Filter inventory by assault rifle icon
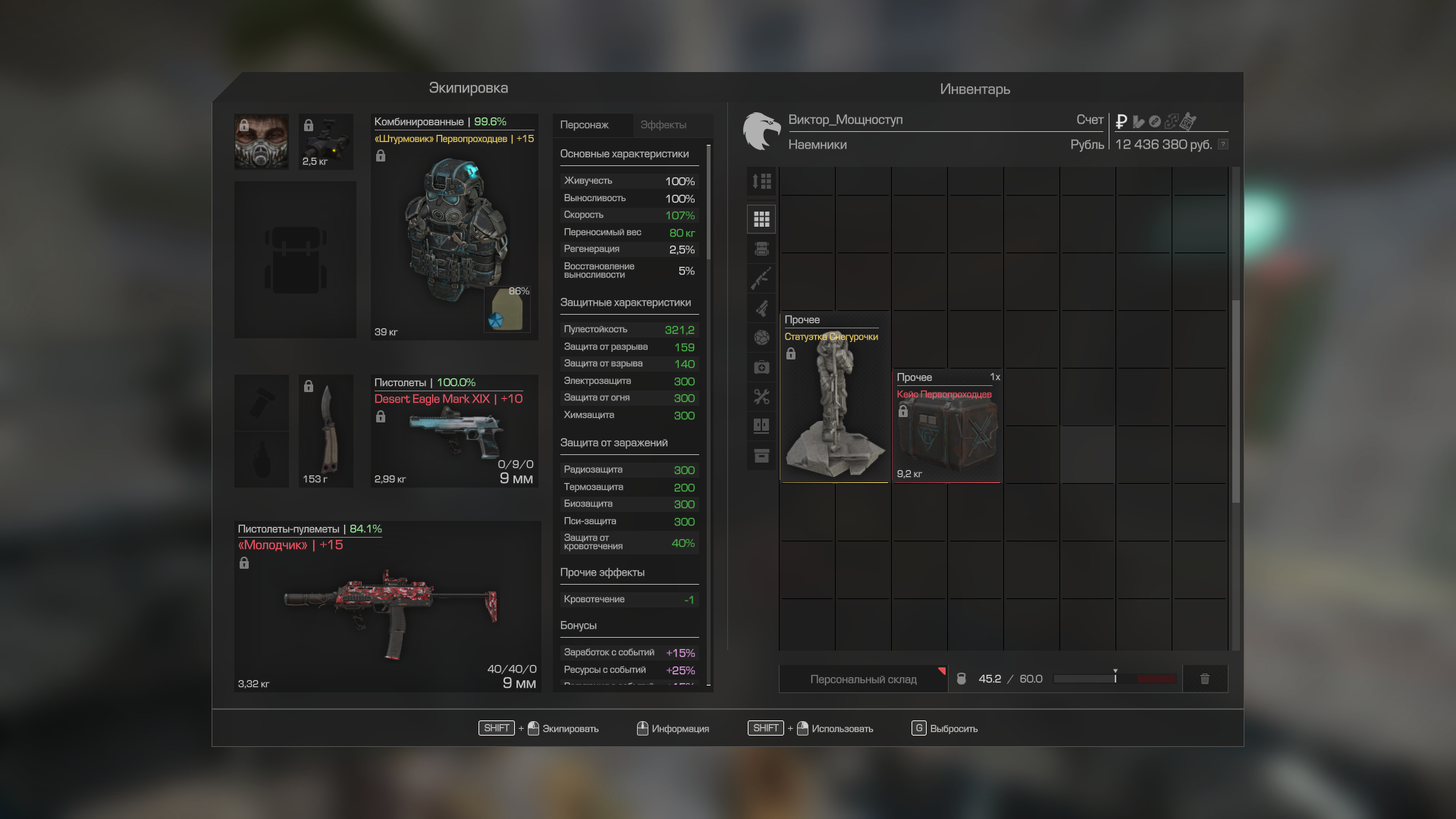The height and width of the screenshot is (819, 1456). pyautogui.click(x=761, y=278)
